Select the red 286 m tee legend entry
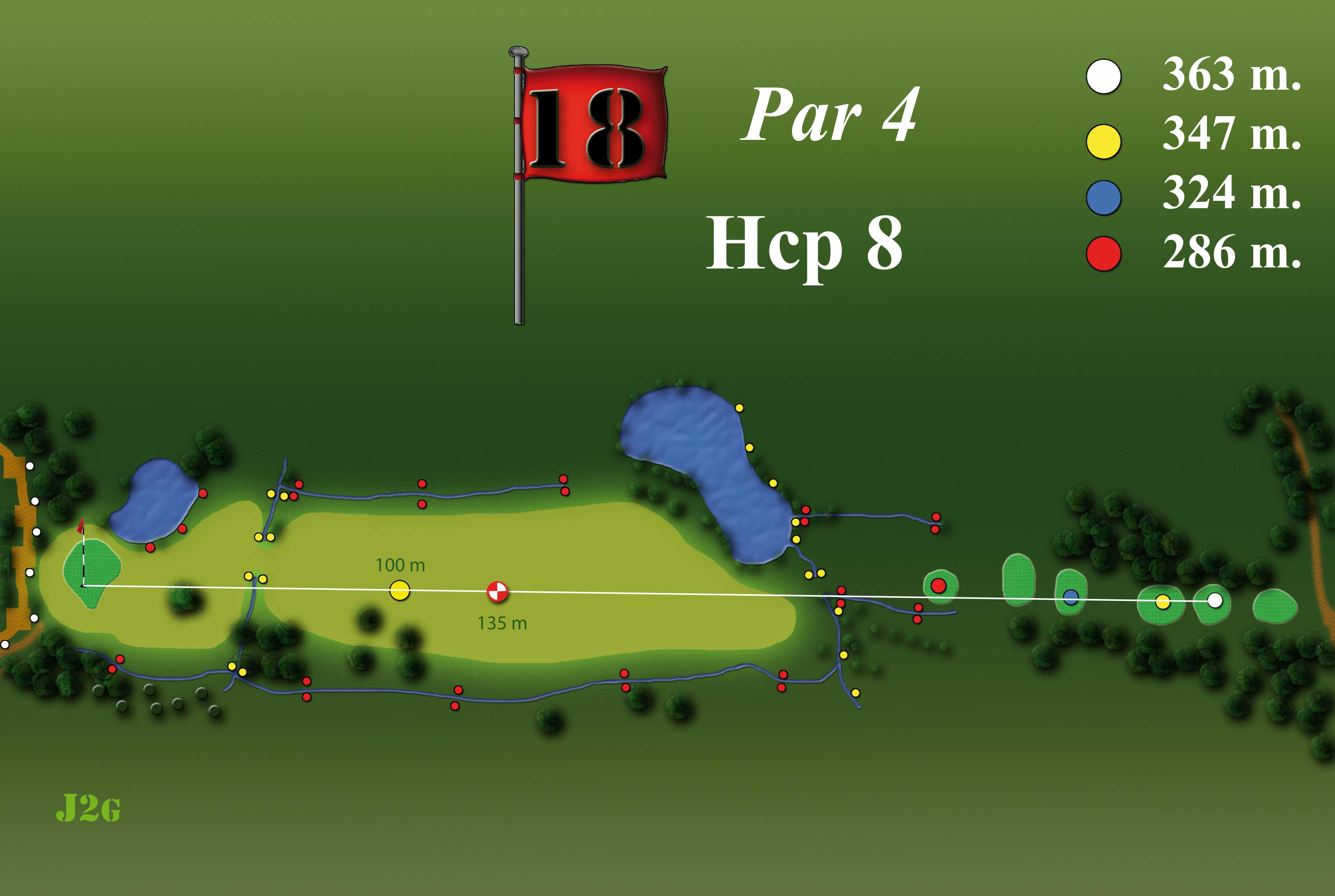The image size is (1335, 896). (x=1103, y=253)
